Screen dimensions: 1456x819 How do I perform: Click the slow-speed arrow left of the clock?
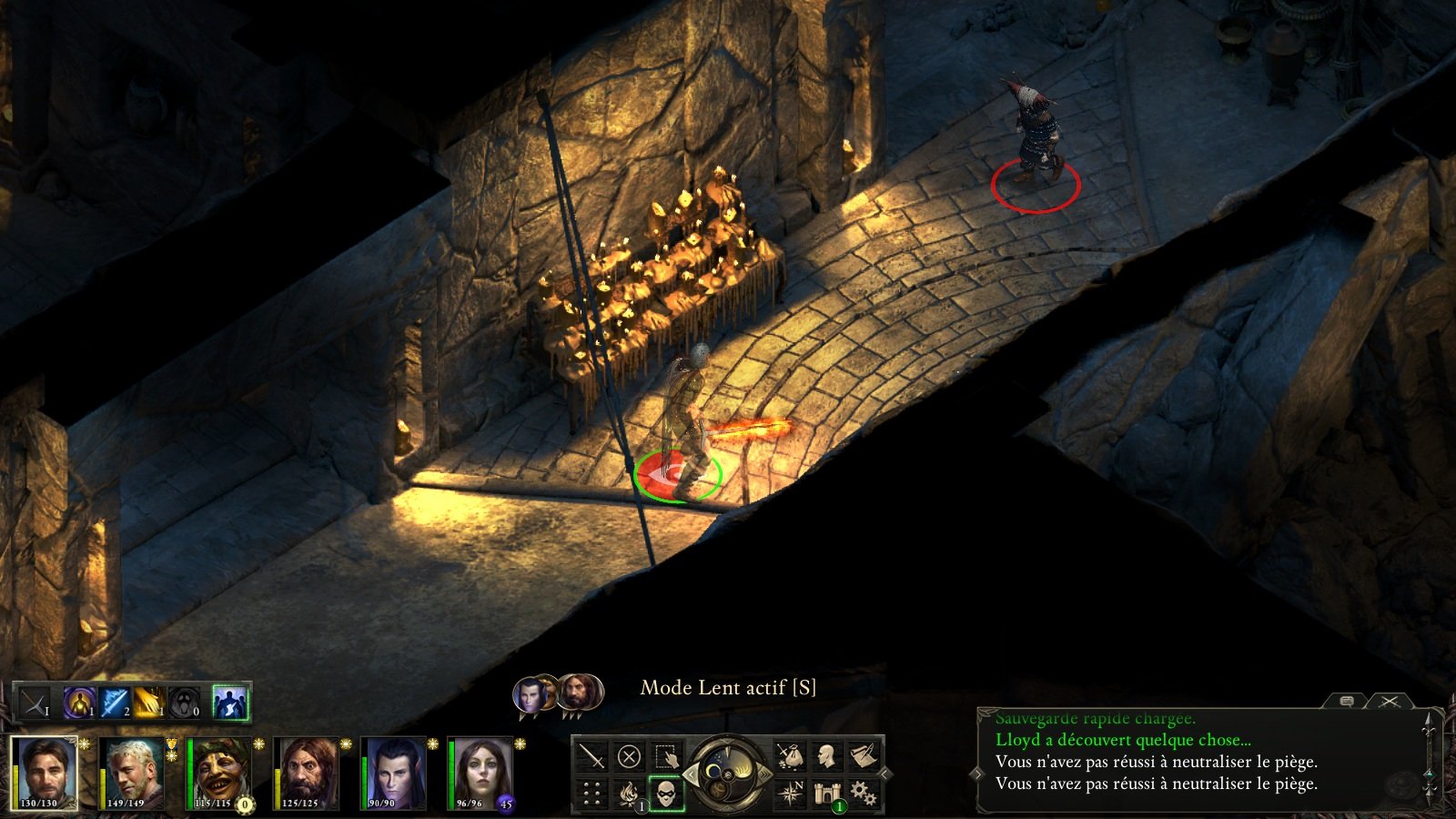click(690, 774)
